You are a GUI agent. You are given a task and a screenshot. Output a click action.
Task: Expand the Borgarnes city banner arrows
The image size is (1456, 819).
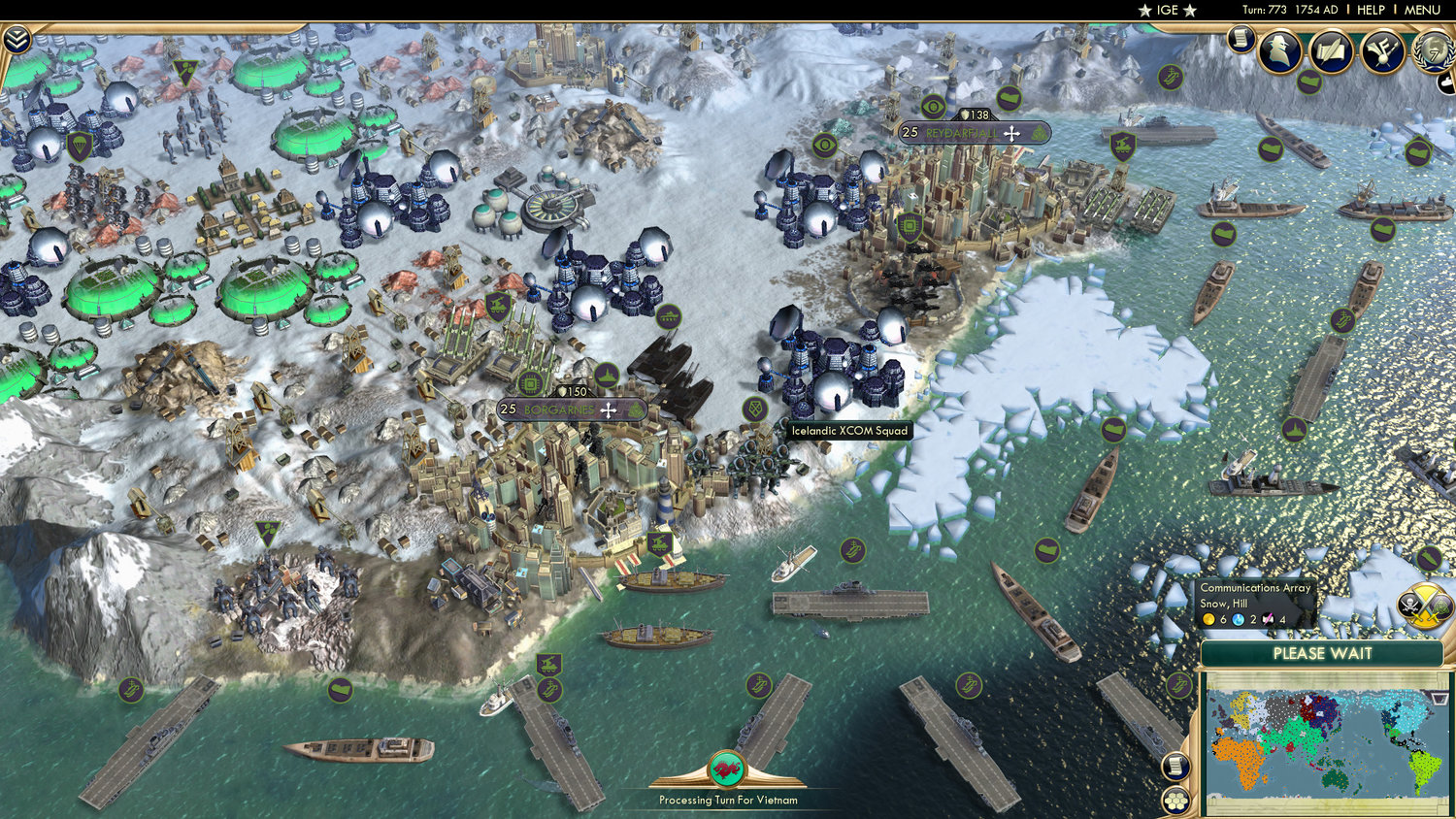coord(610,409)
